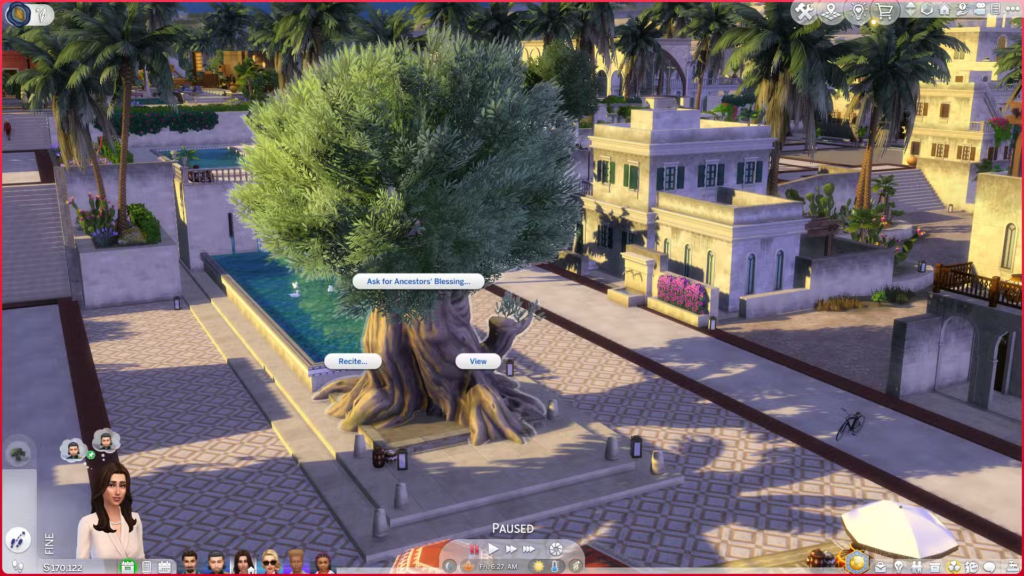The image size is (1024, 576).
Task: Open the Aspirations lightbulb panel
Action: [898, 566]
